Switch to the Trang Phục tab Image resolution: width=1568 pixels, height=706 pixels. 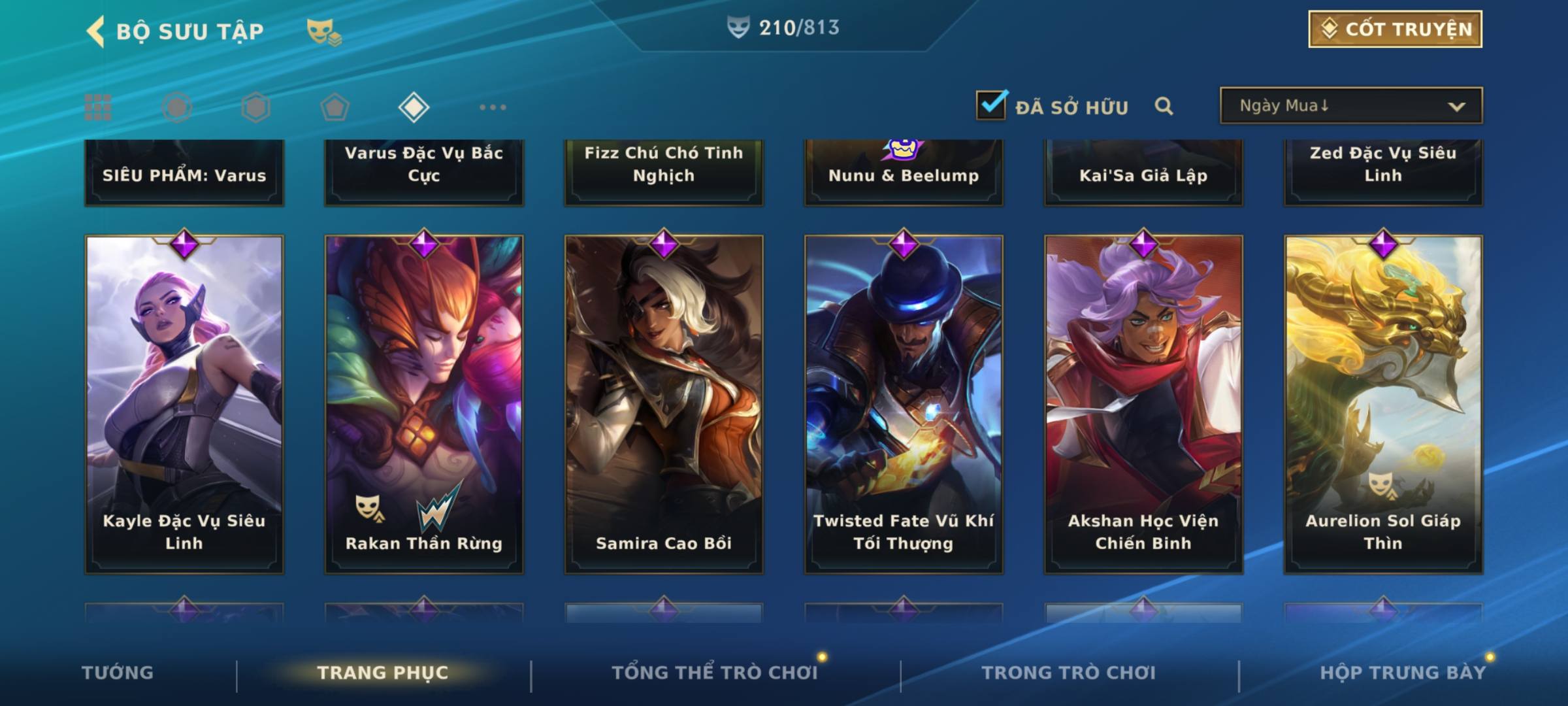pyautogui.click(x=383, y=673)
